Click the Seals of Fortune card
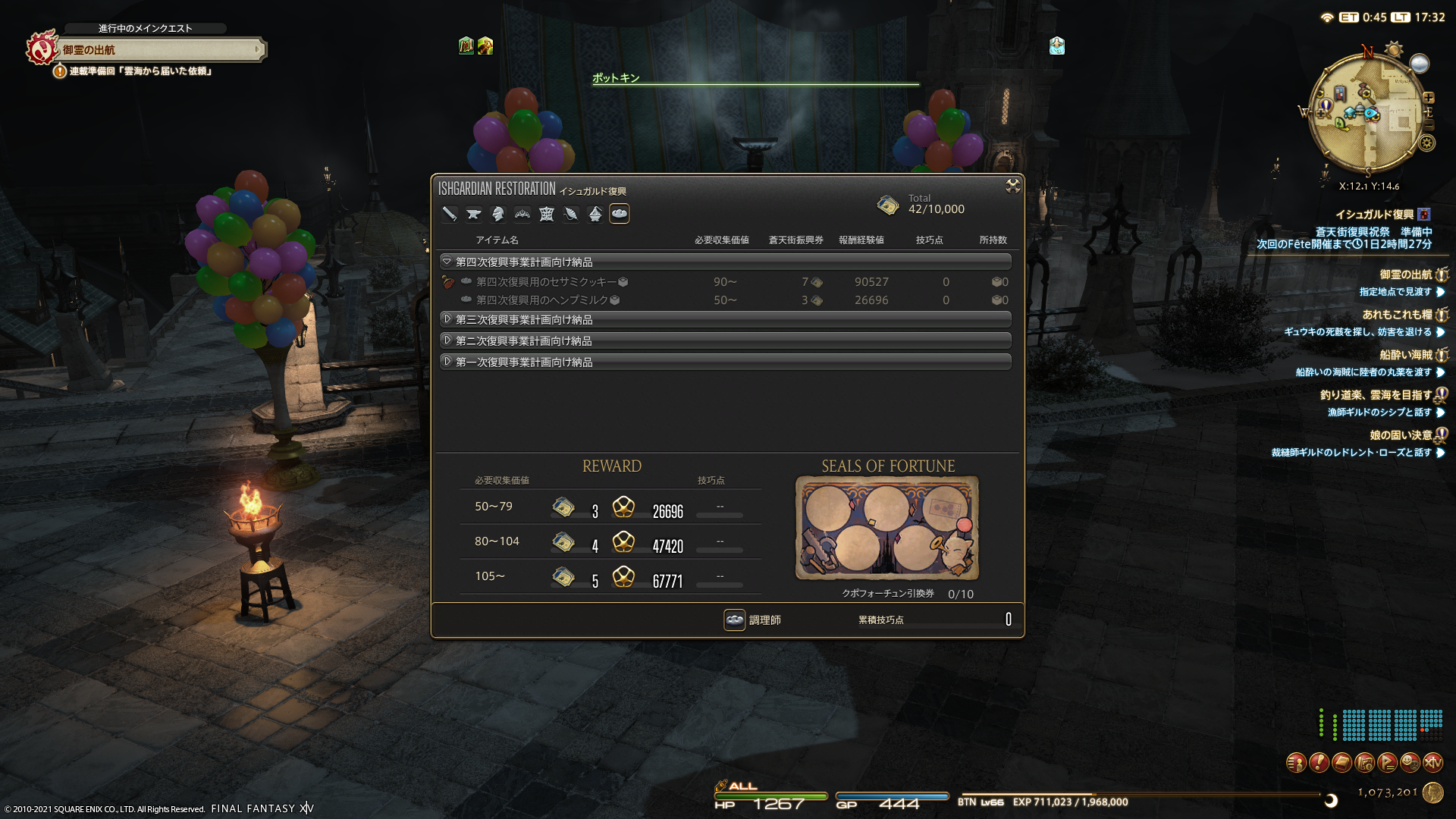 [x=886, y=528]
